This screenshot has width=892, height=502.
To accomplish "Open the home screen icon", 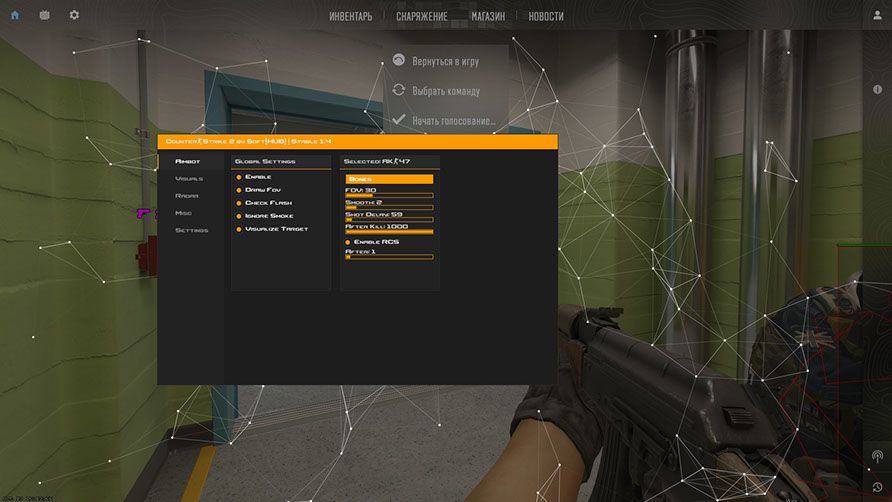I will click(15, 15).
